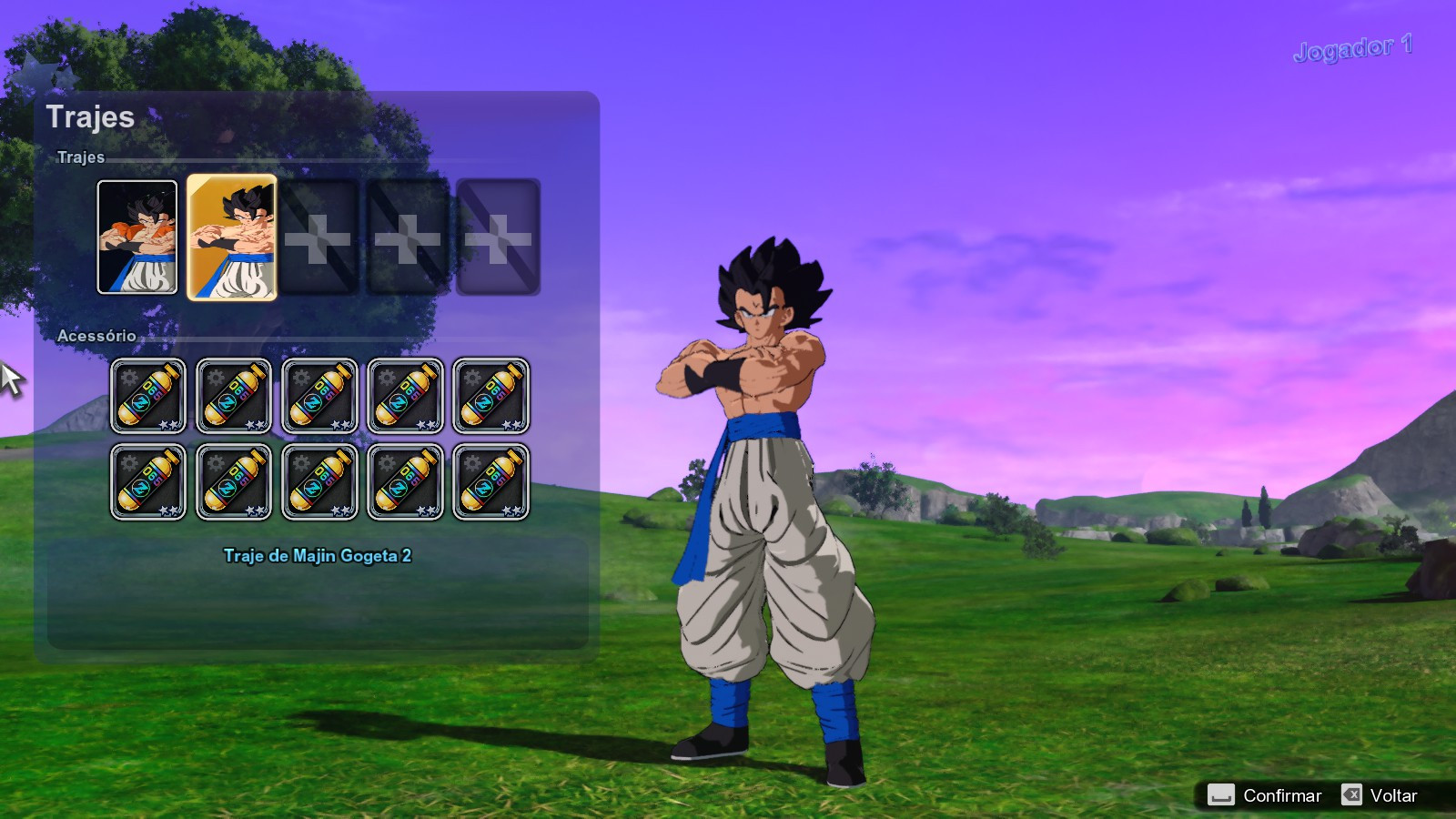The width and height of the screenshot is (1456, 819).
Task: Select the middle capsule in the bottom row
Action: [x=319, y=480]
